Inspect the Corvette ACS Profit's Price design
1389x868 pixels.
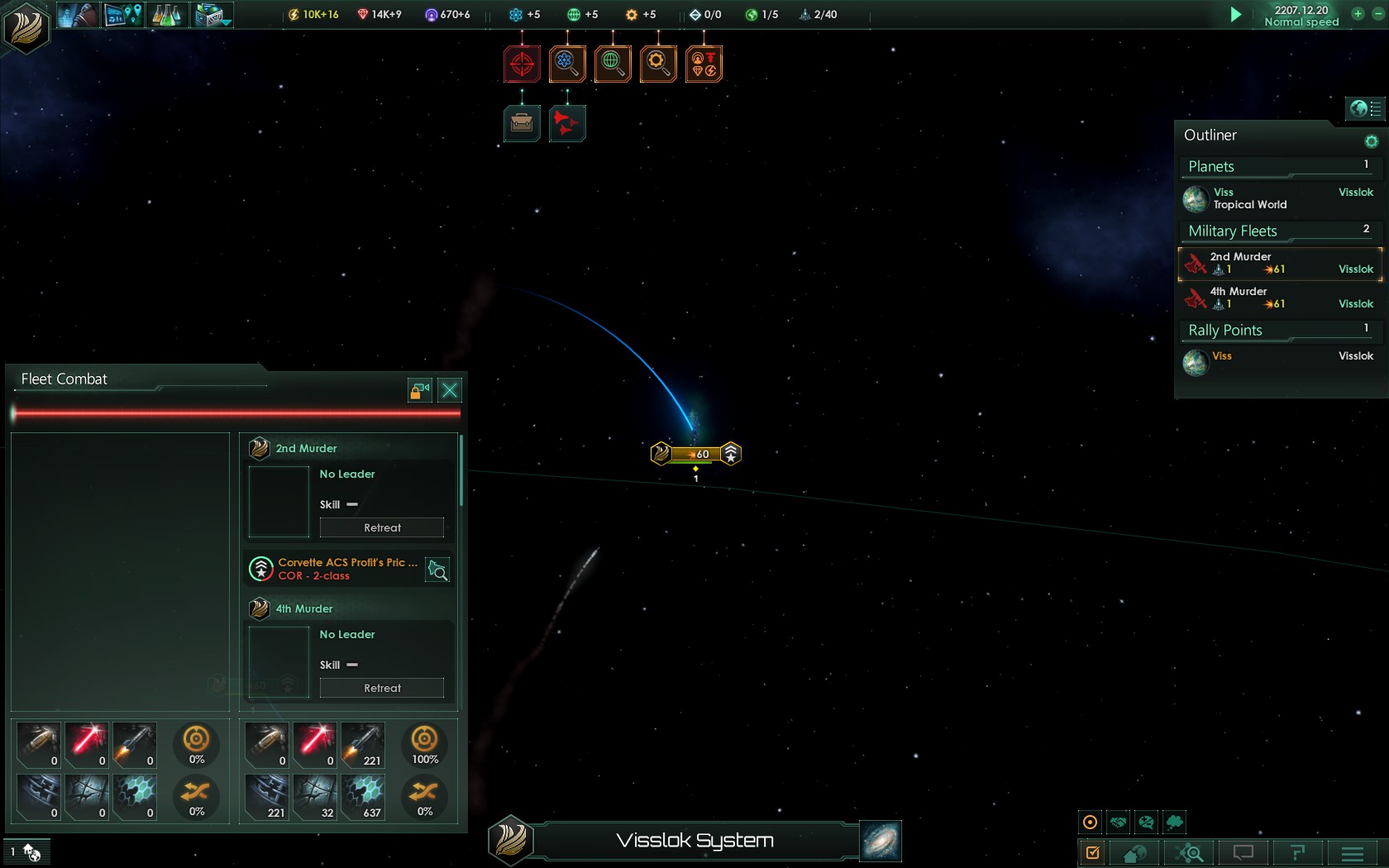coord(437,570)
